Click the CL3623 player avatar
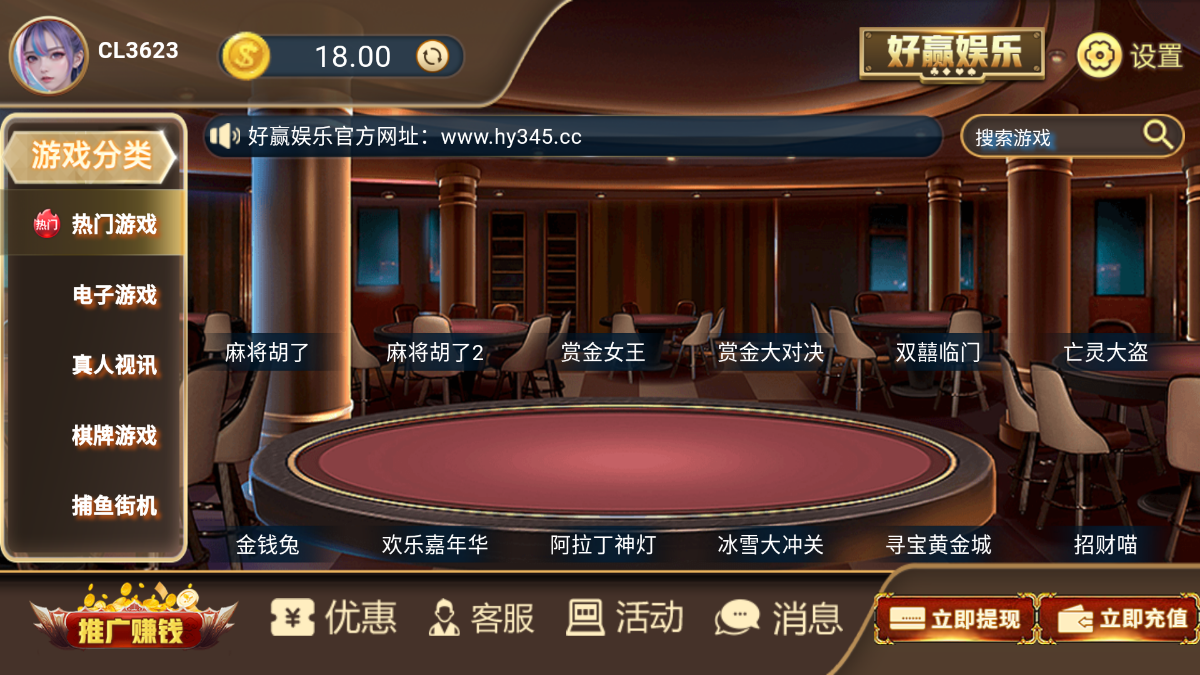 click(48, 55)
